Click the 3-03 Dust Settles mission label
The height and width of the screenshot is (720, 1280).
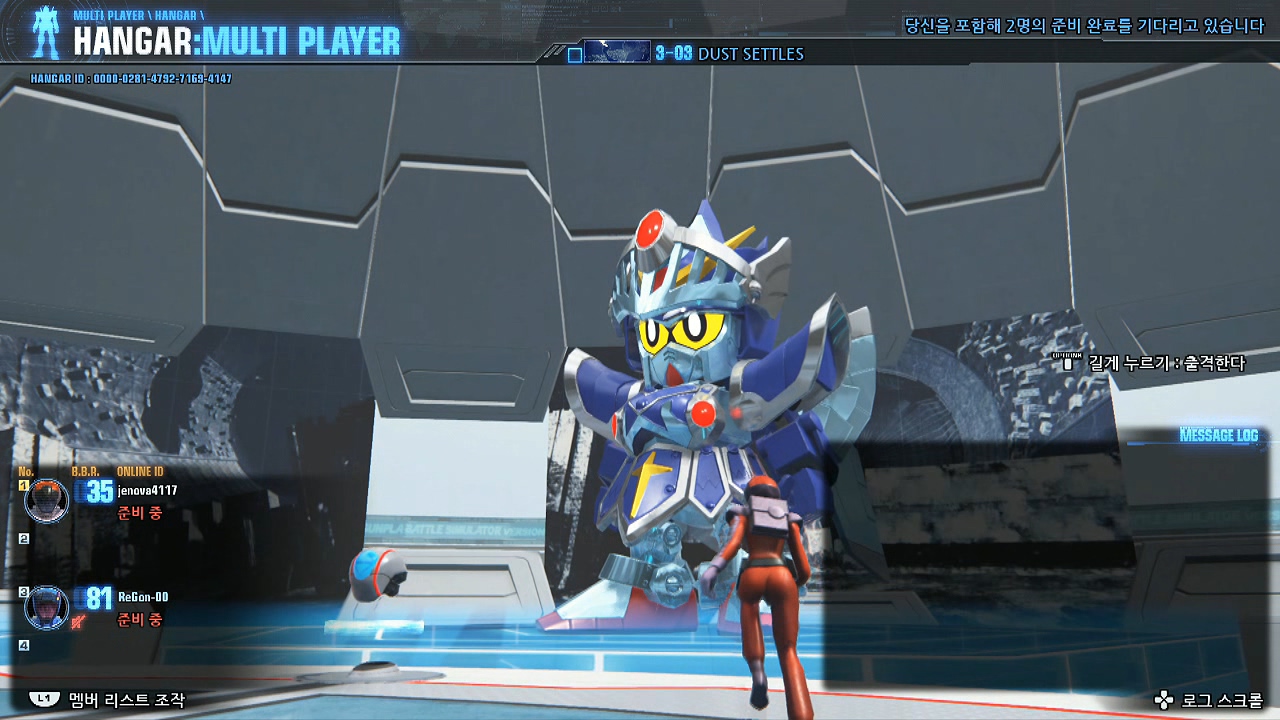click(729, 54)
